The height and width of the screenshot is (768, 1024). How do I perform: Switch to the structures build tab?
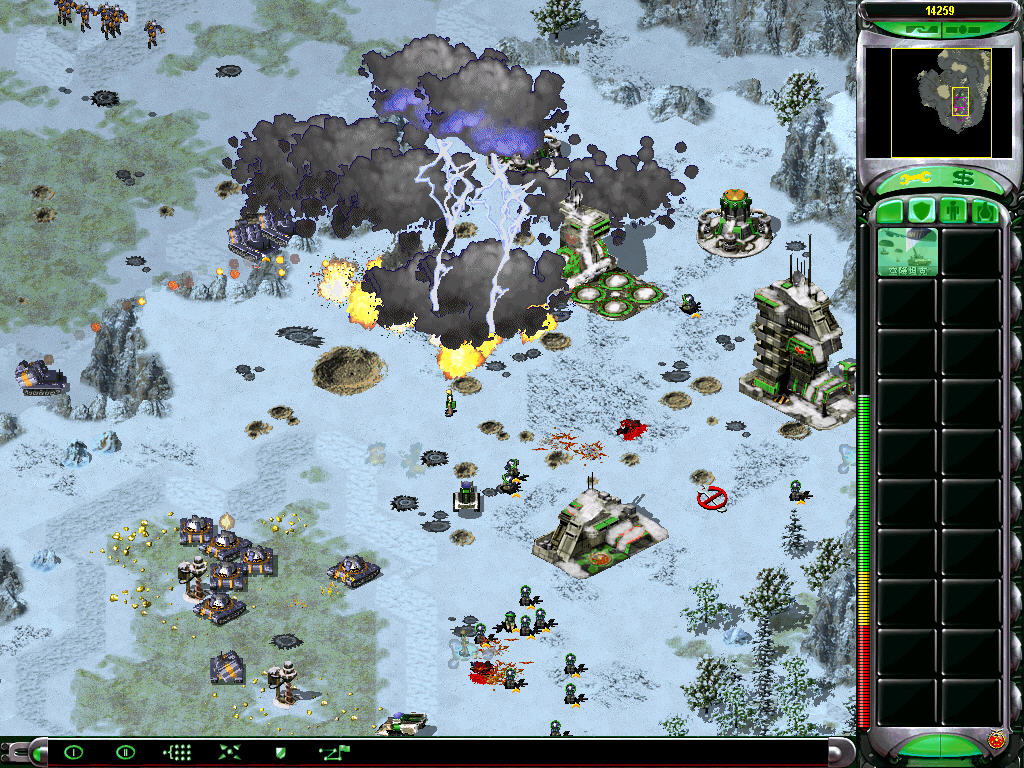(890, 211)
